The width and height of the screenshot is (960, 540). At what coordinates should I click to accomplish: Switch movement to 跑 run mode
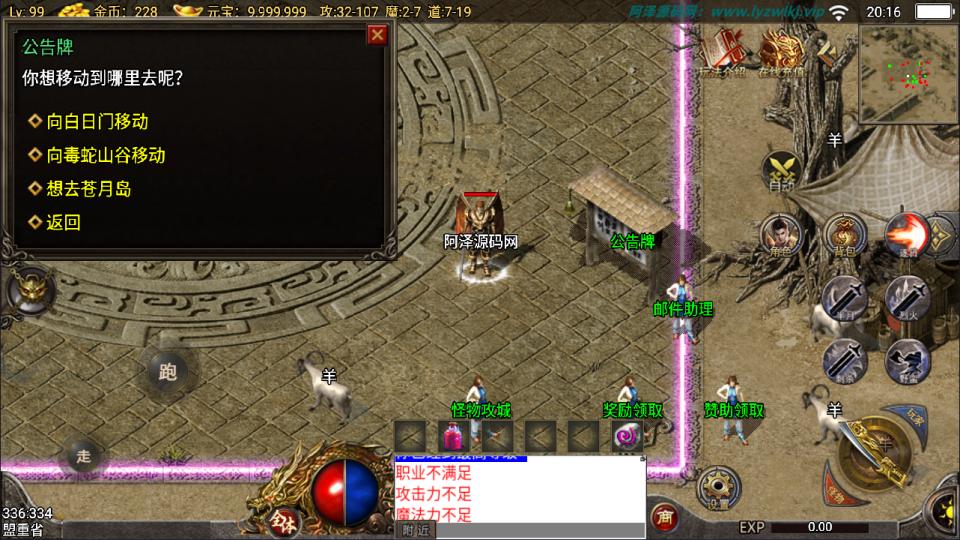coord(167,372)
